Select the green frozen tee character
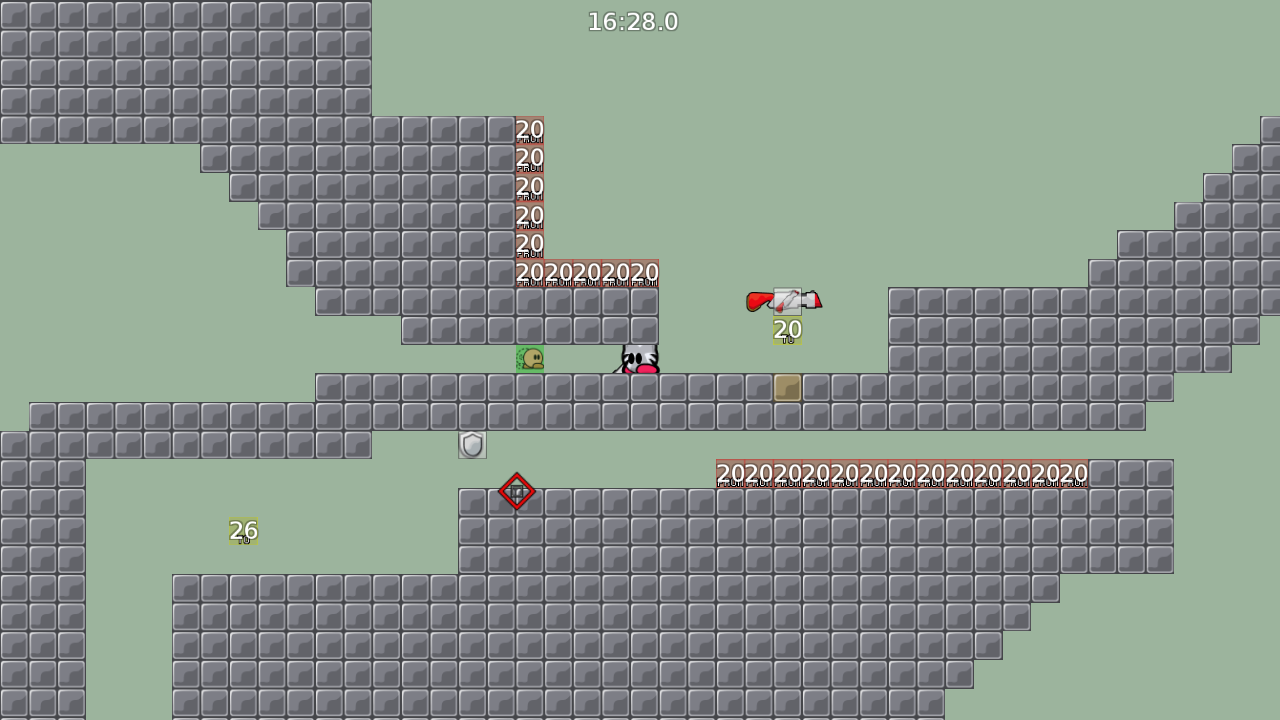The image size is (1280, 720). click(x=529, y=360)
